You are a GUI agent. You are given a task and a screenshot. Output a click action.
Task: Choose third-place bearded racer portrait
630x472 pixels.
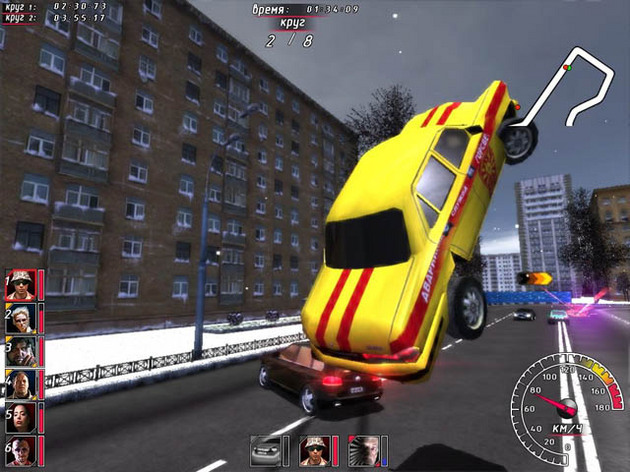click(22, 351)
